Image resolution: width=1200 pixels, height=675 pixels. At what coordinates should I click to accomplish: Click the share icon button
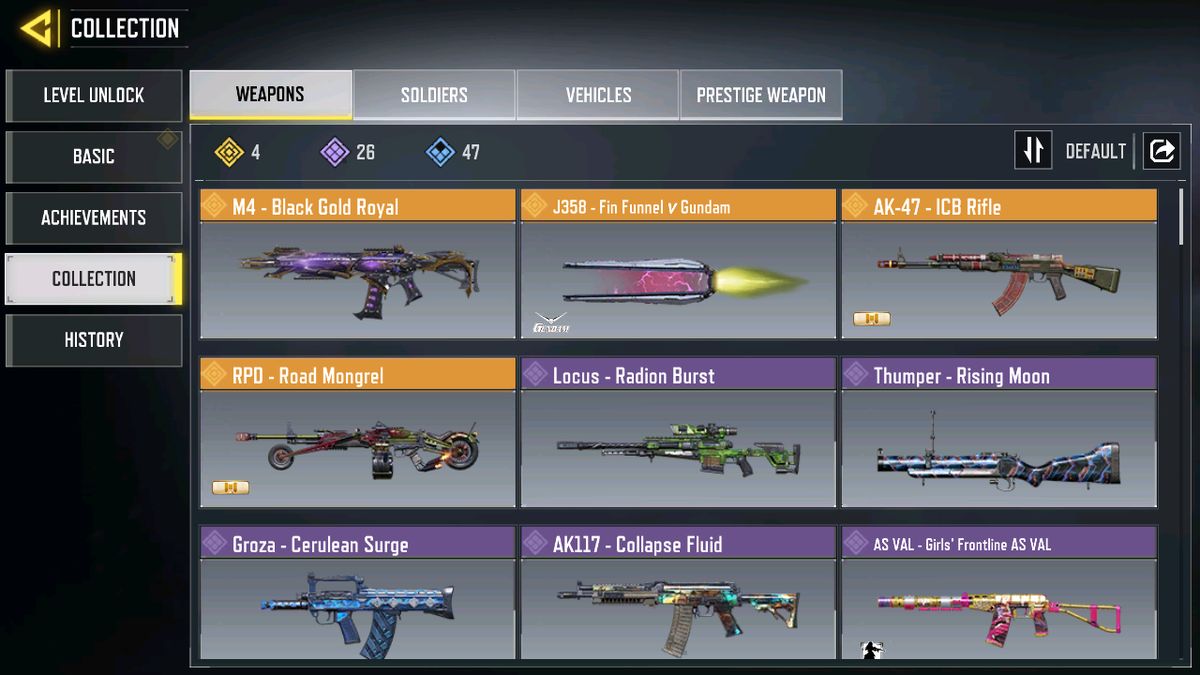(x=1161, y=151)
